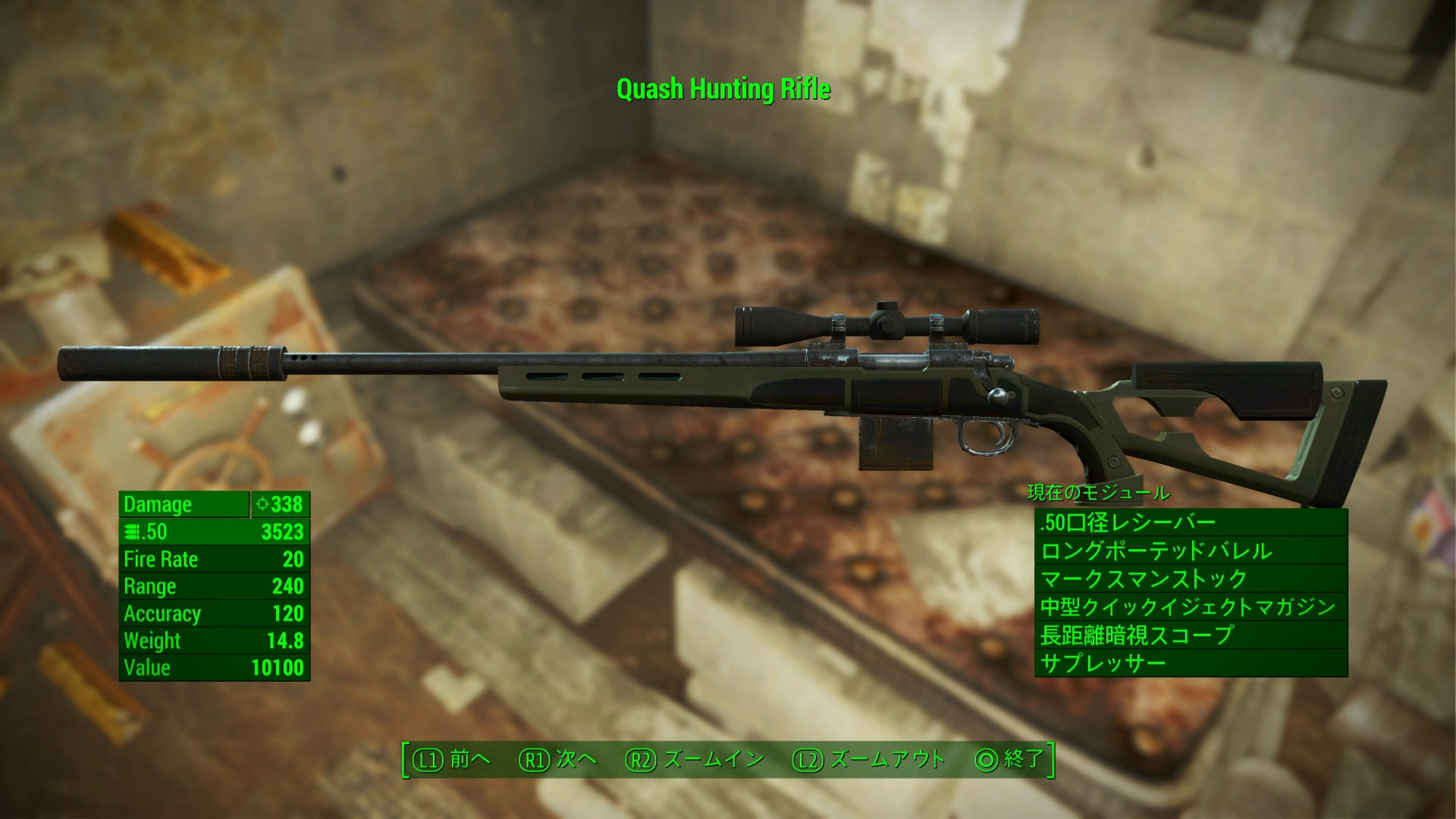Select the .50口径レシーバー module row
The width and height of the screenshot is (1456, 819).
1191,522
